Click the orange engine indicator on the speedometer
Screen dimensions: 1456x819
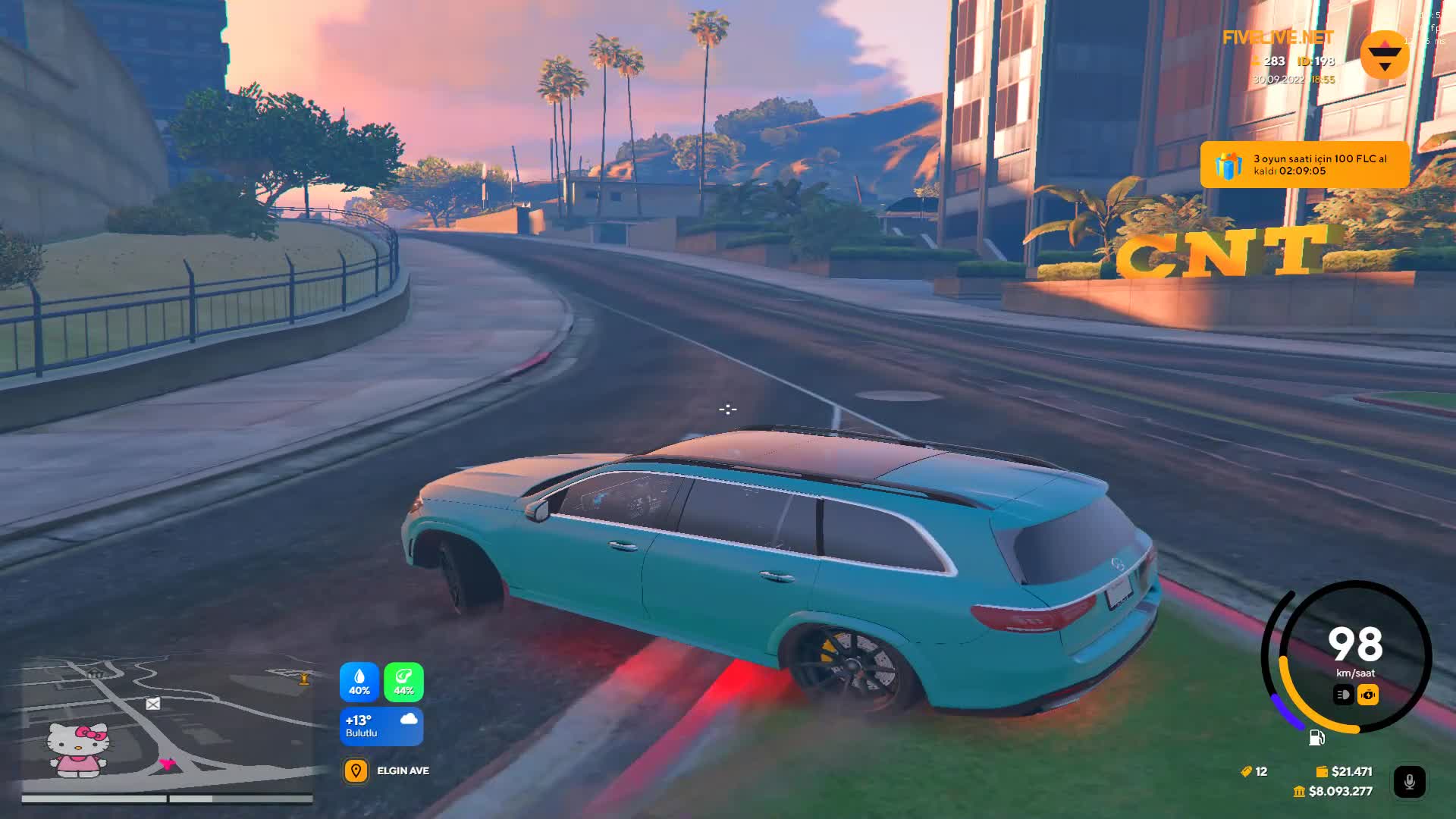(x=1368, y=695)
